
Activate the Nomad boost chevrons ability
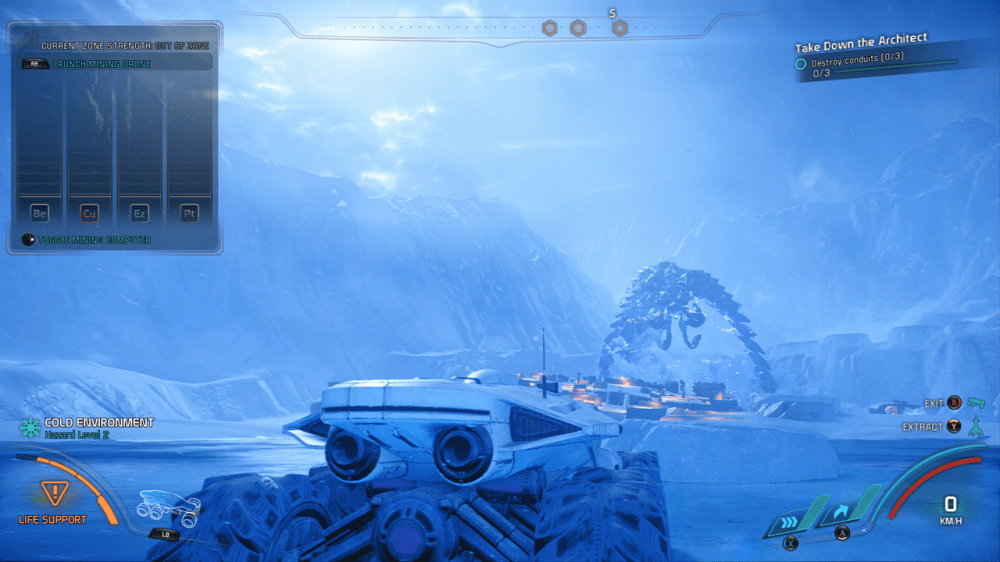tap(790, 521)
